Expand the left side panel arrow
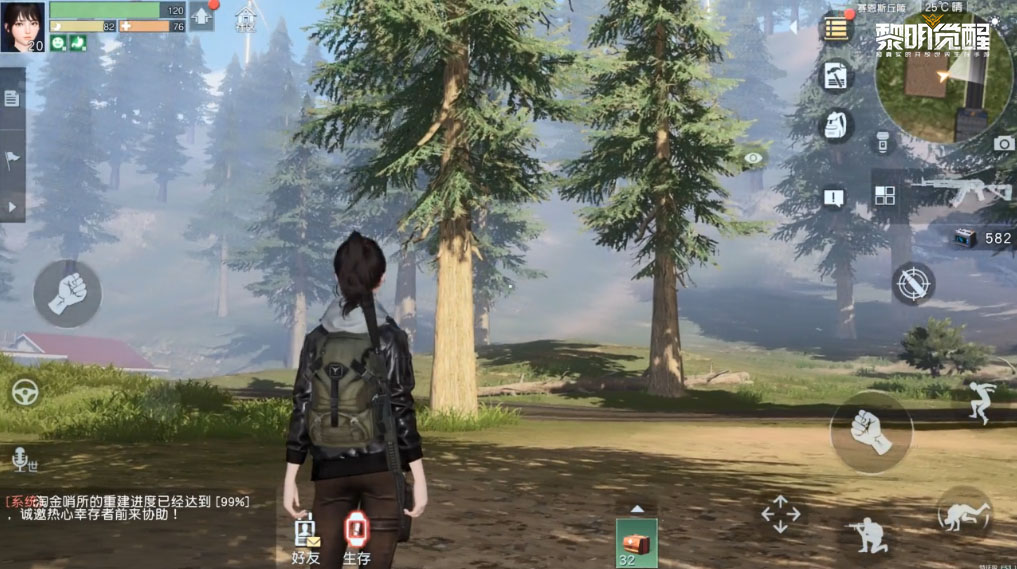This screenshot has width=1017, height=569. (11, 206)
